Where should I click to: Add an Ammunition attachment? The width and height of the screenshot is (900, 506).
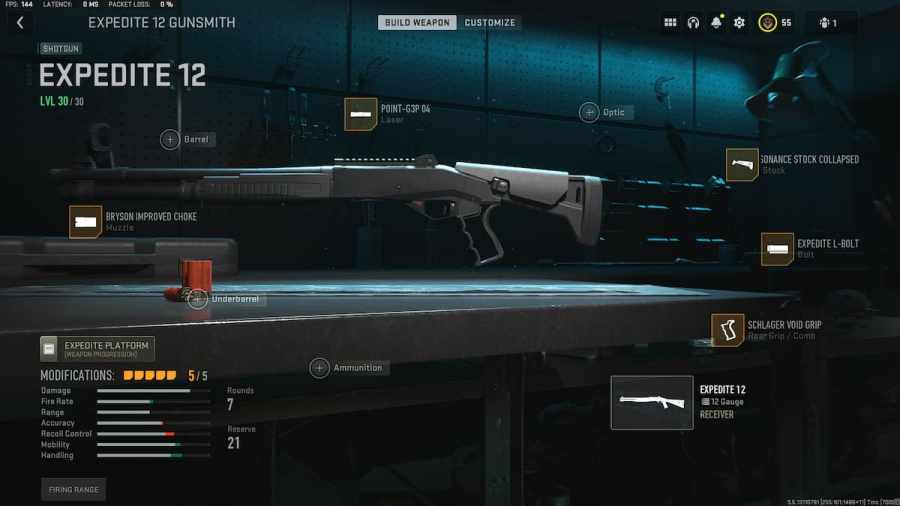pos(320,368)
